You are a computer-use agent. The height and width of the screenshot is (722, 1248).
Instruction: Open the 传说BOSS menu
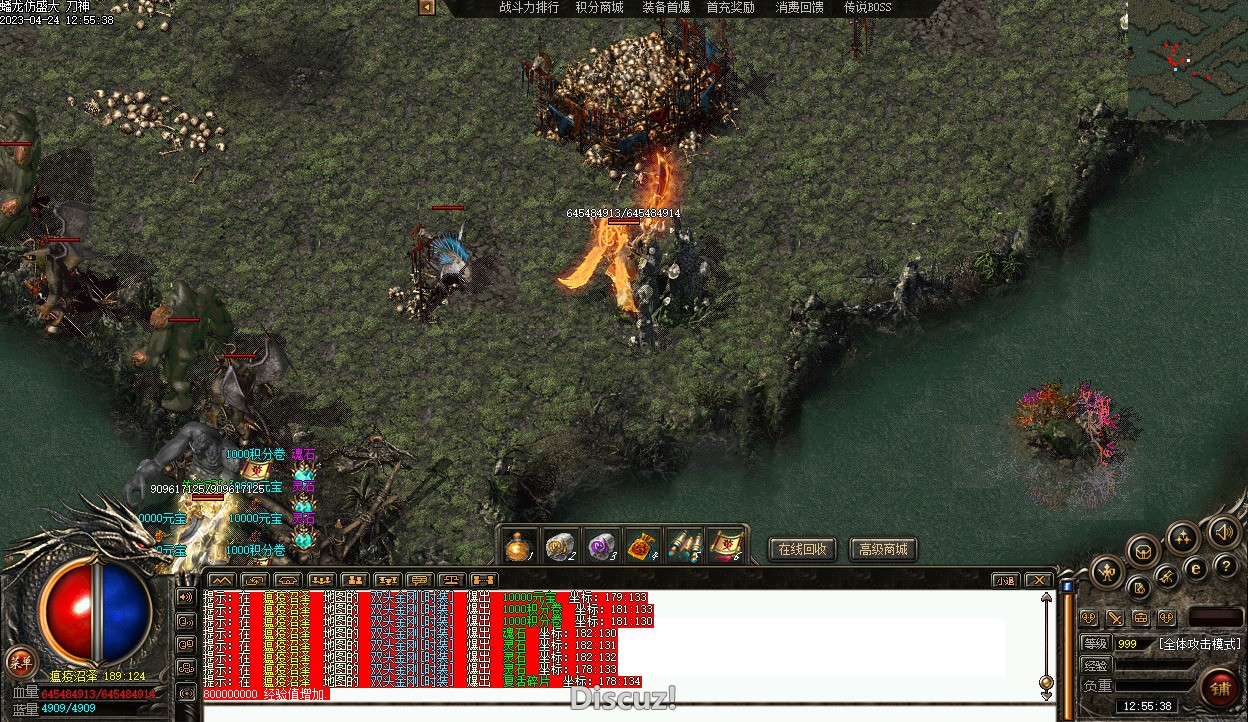point(867,8)
